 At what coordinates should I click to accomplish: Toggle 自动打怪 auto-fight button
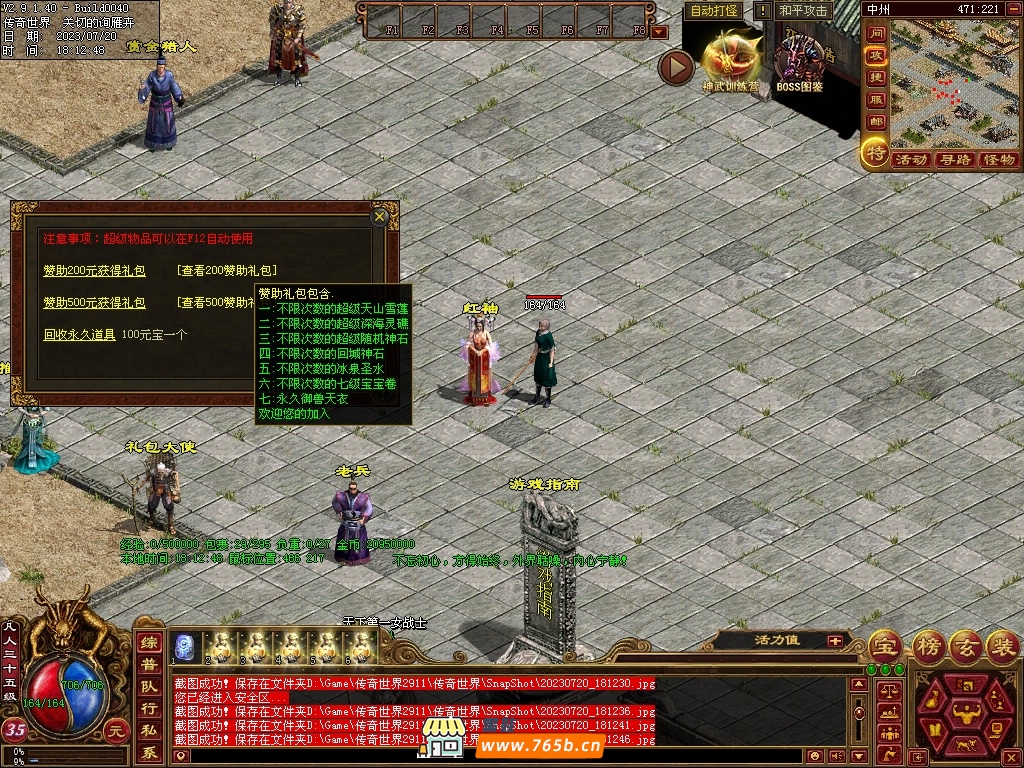pyautogui.click(x=715, y=11)
